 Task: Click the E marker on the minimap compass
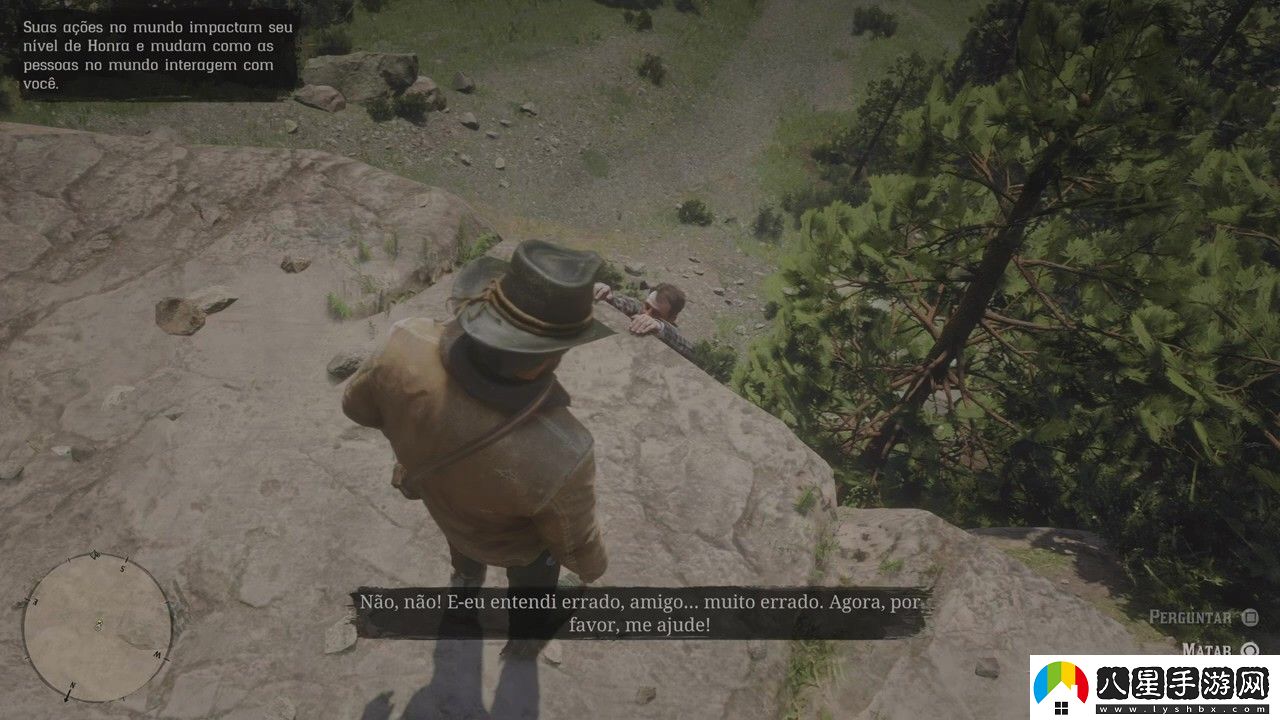tap(34, 600)
